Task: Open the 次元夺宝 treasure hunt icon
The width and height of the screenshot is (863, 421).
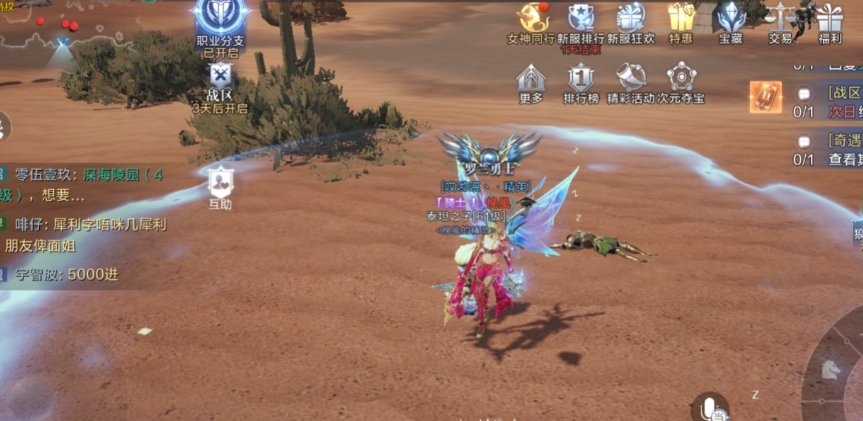Action: (x=681, y=79)
